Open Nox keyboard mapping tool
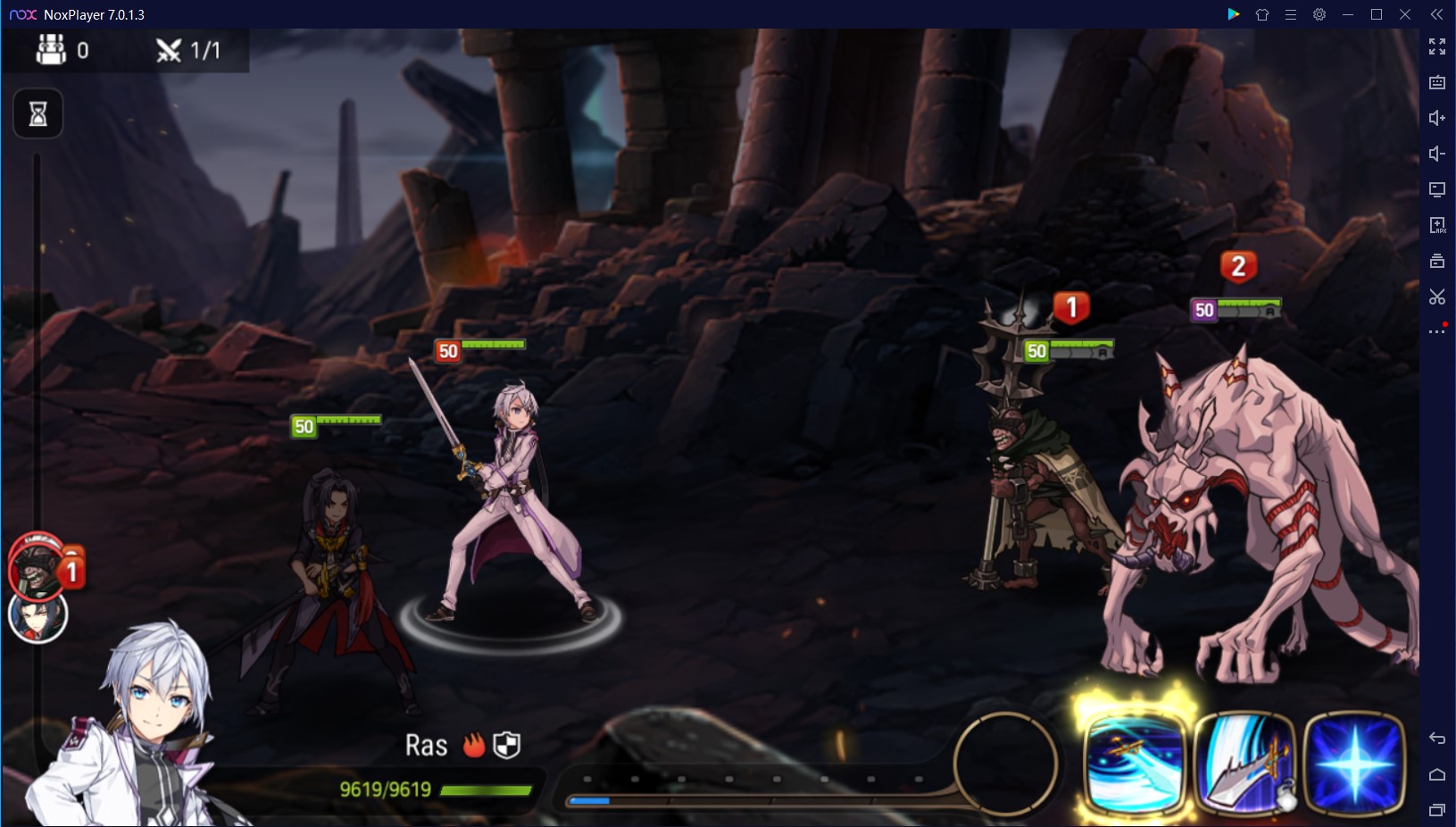This screenshot has width=1456, height=827. tap(1437, 81)
